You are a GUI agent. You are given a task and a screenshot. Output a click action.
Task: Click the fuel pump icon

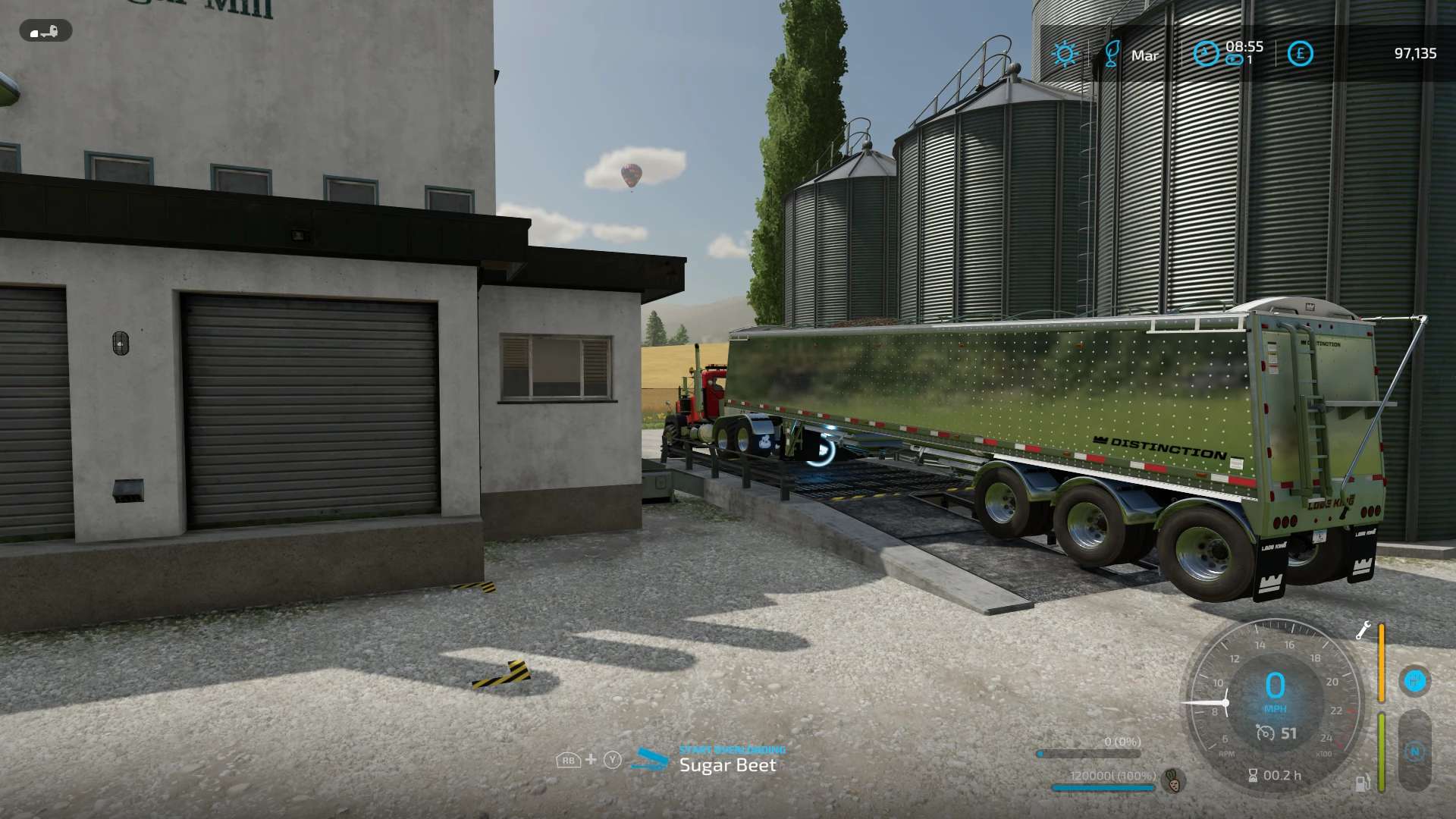pos(1363,783)
